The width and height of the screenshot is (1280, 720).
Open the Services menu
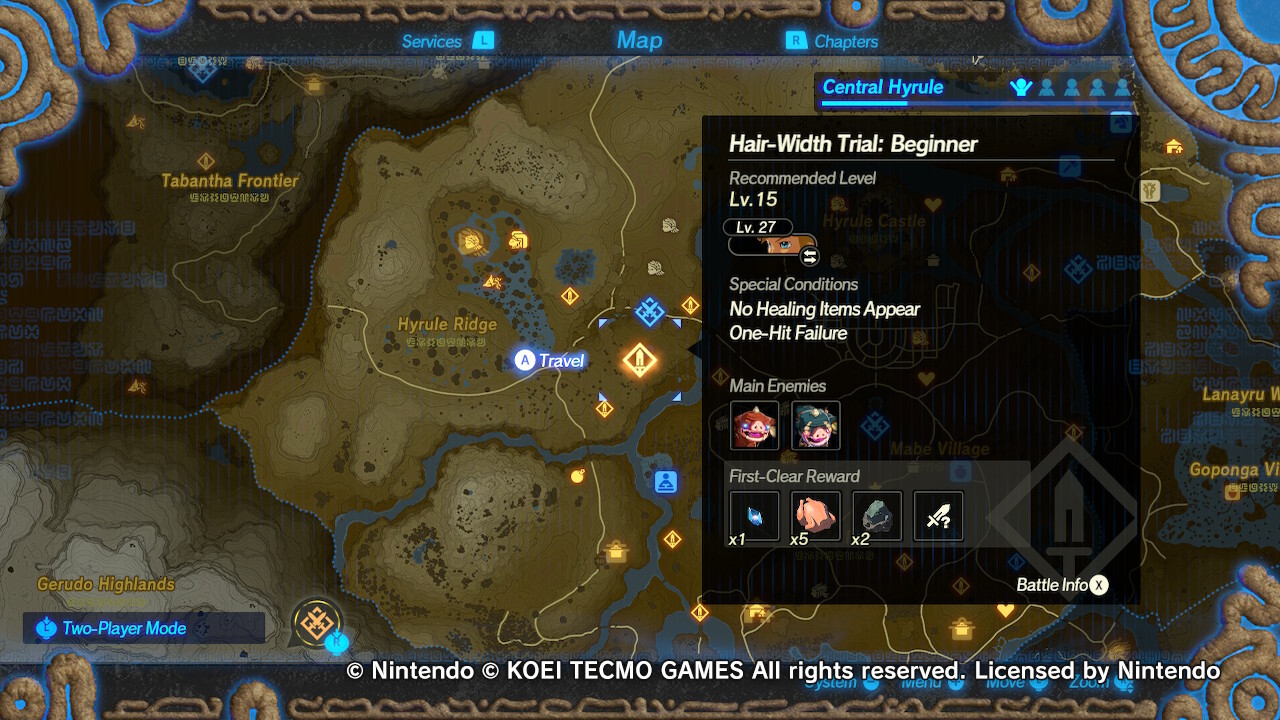[x=432, y=41]
